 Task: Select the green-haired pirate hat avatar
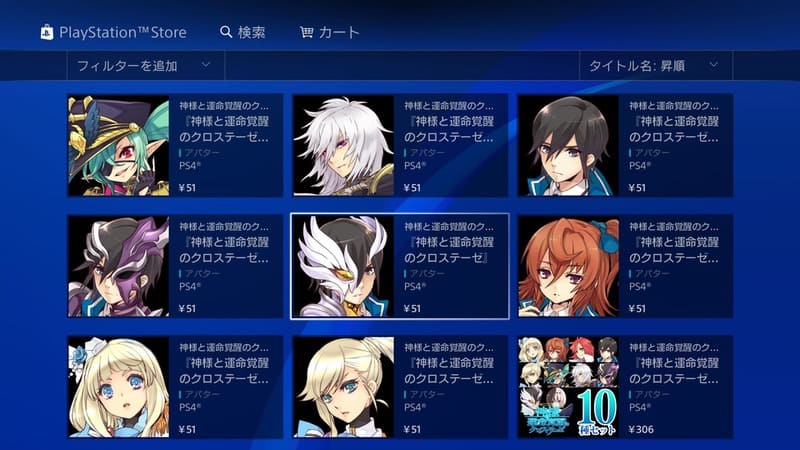[x=175, y=145]
